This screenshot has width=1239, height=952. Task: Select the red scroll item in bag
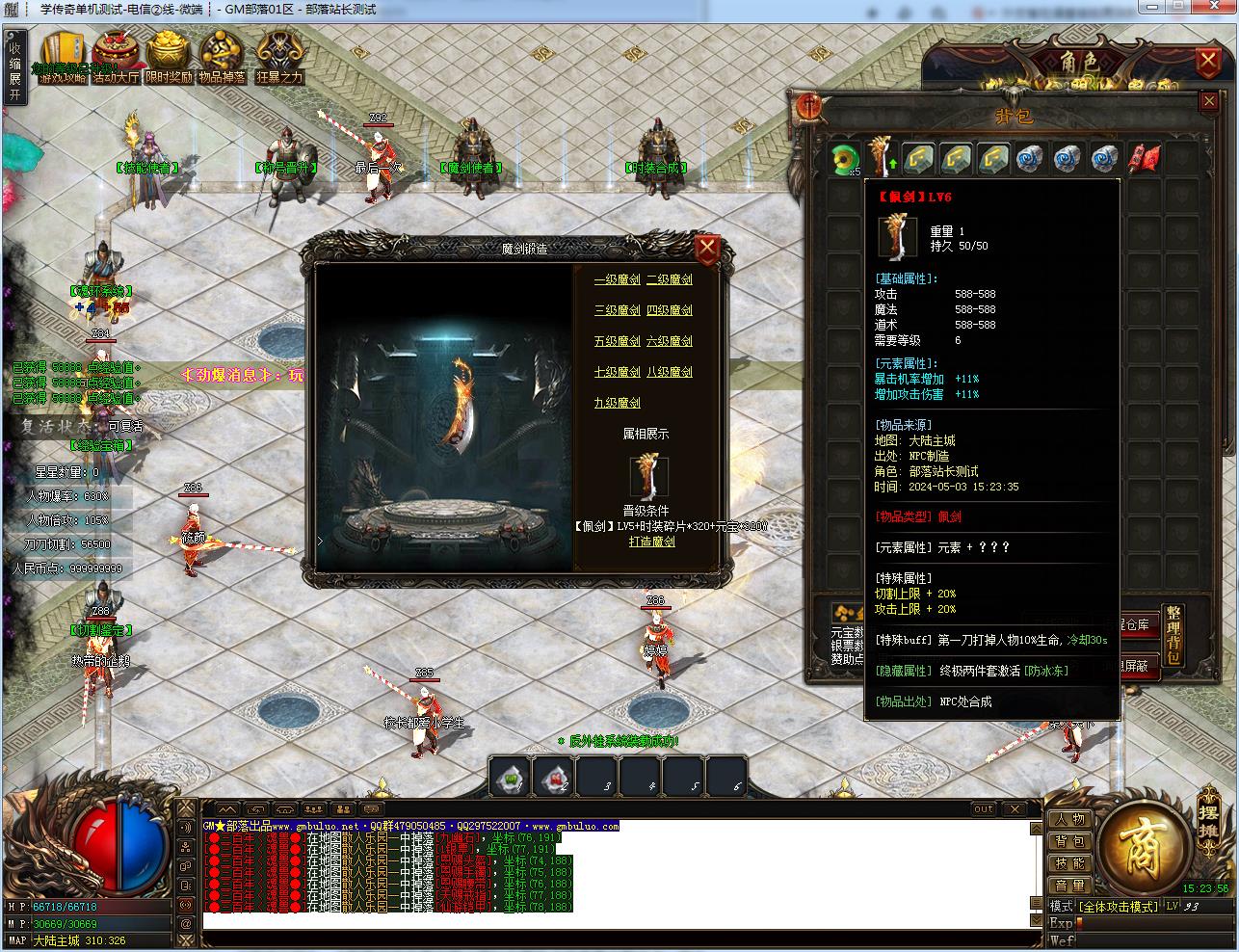1144,158
